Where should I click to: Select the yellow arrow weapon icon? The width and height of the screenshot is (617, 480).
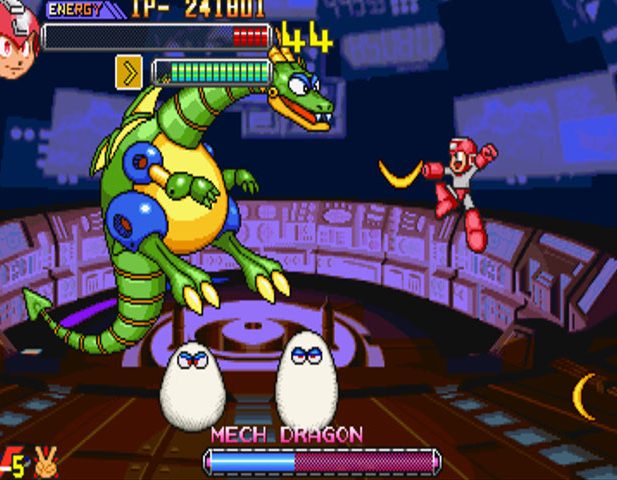128,72
